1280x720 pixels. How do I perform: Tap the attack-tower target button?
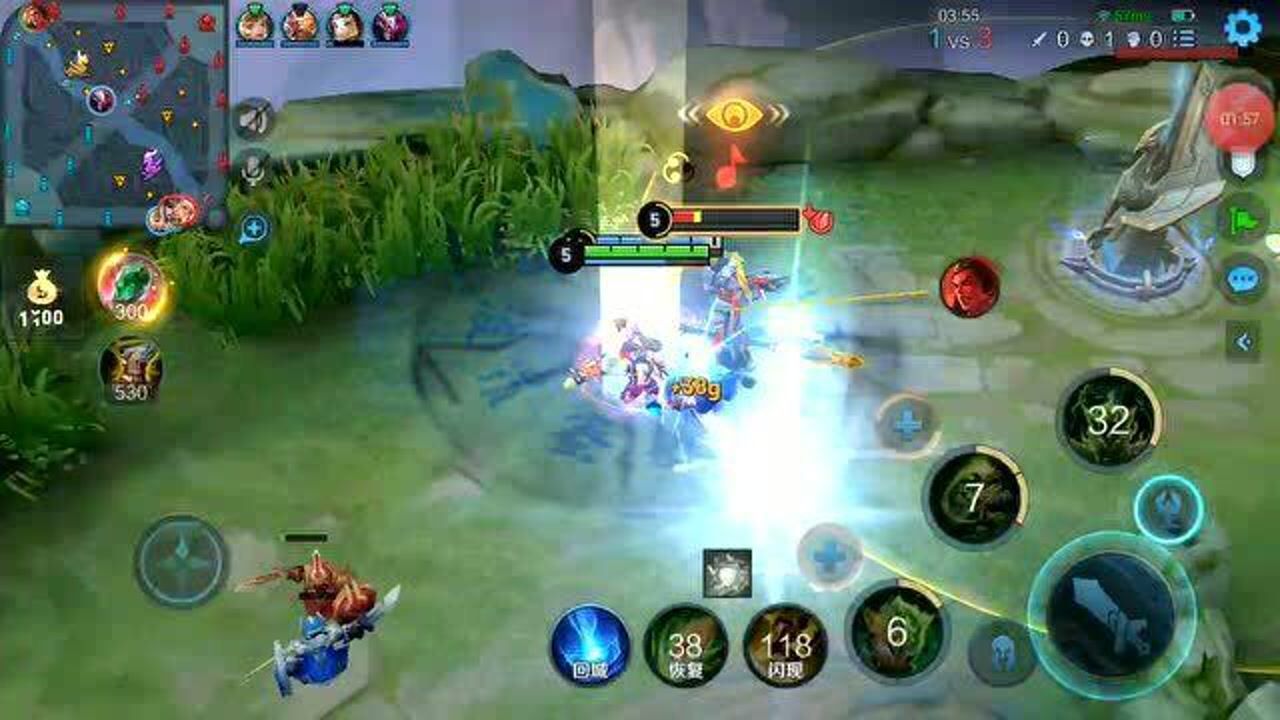(1168, 510)
